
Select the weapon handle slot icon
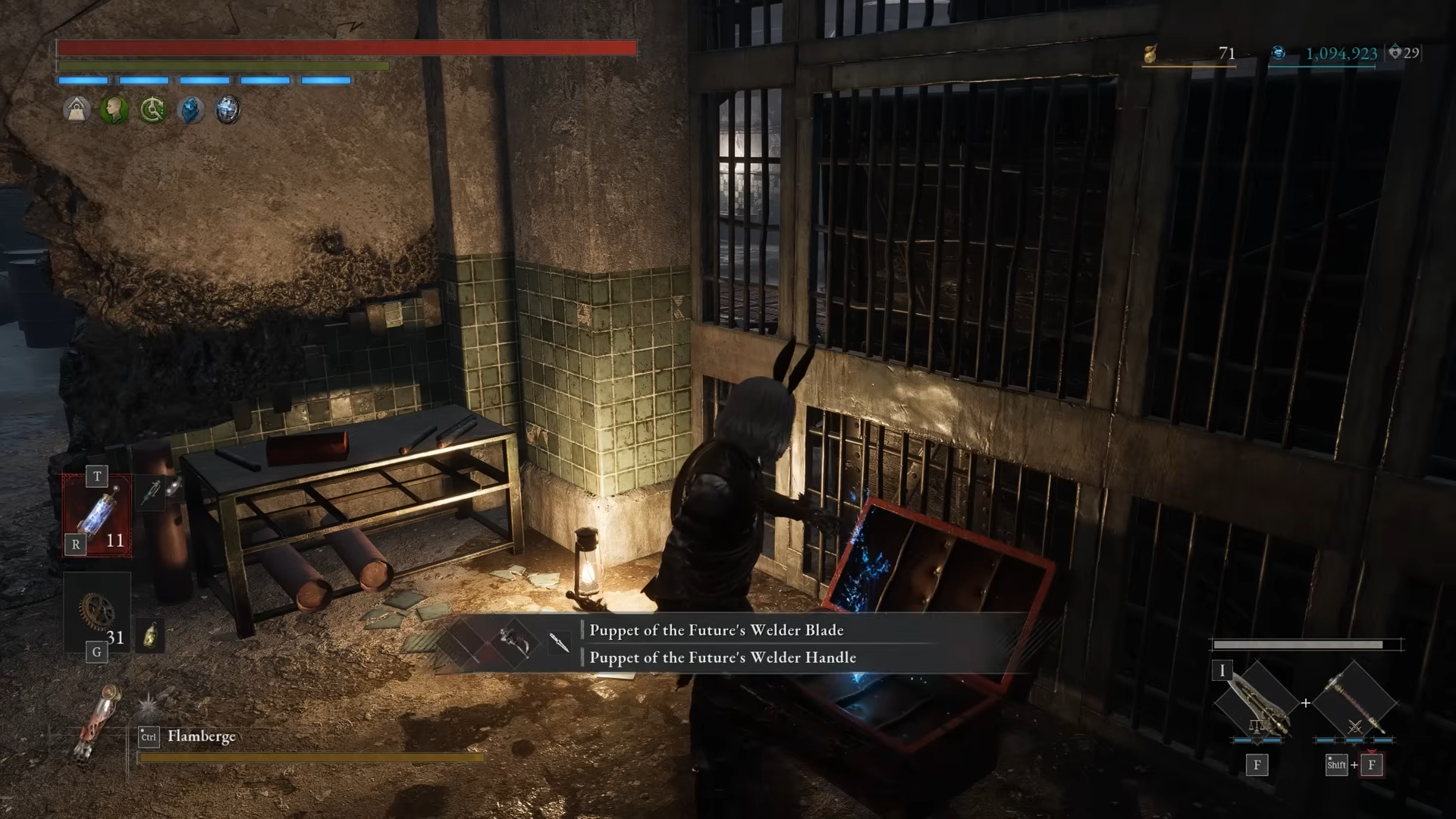(1354, 702)
